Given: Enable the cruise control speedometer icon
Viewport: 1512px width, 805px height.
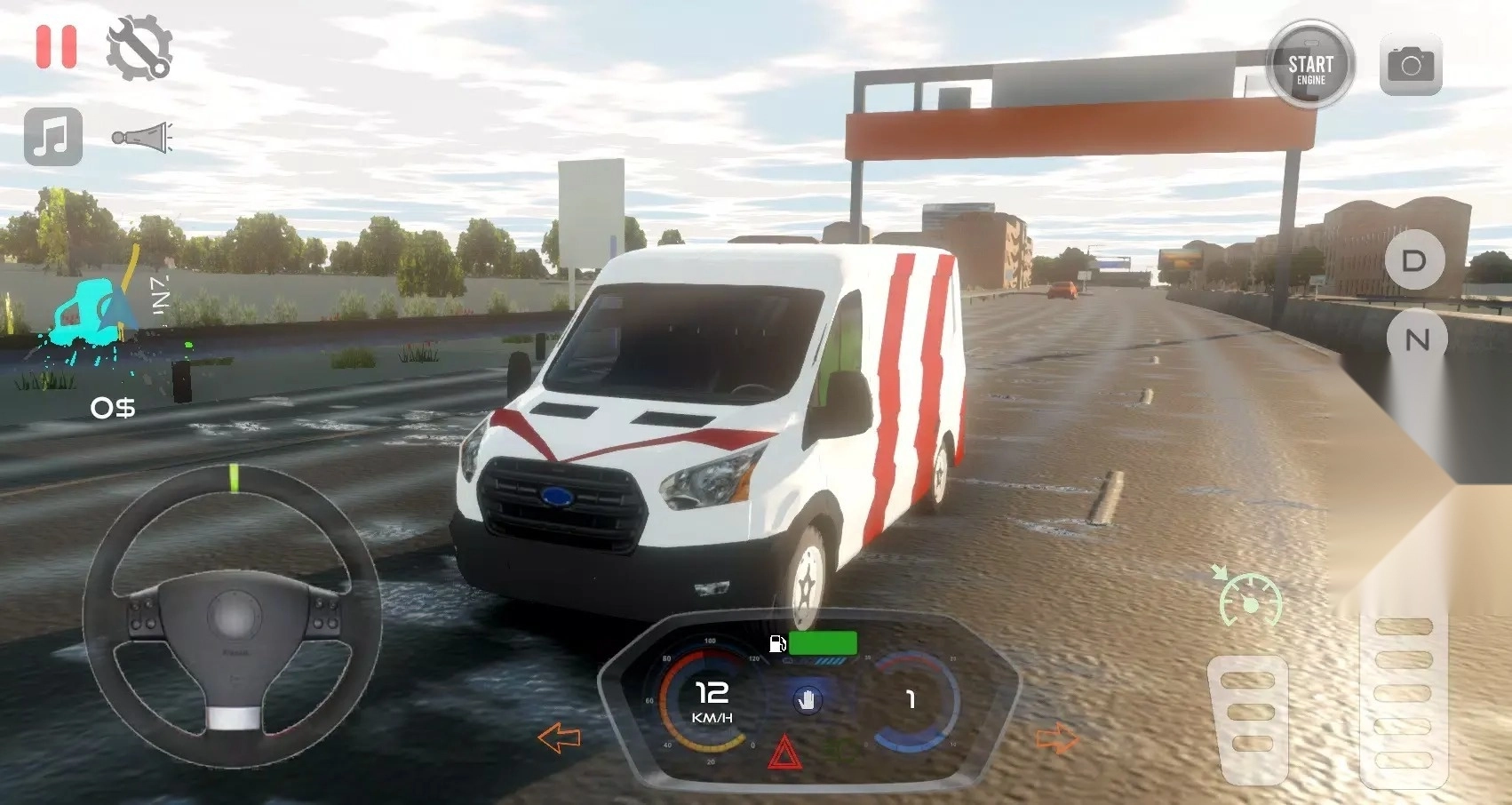Looking at the screenshot, I should point(1248,598).
